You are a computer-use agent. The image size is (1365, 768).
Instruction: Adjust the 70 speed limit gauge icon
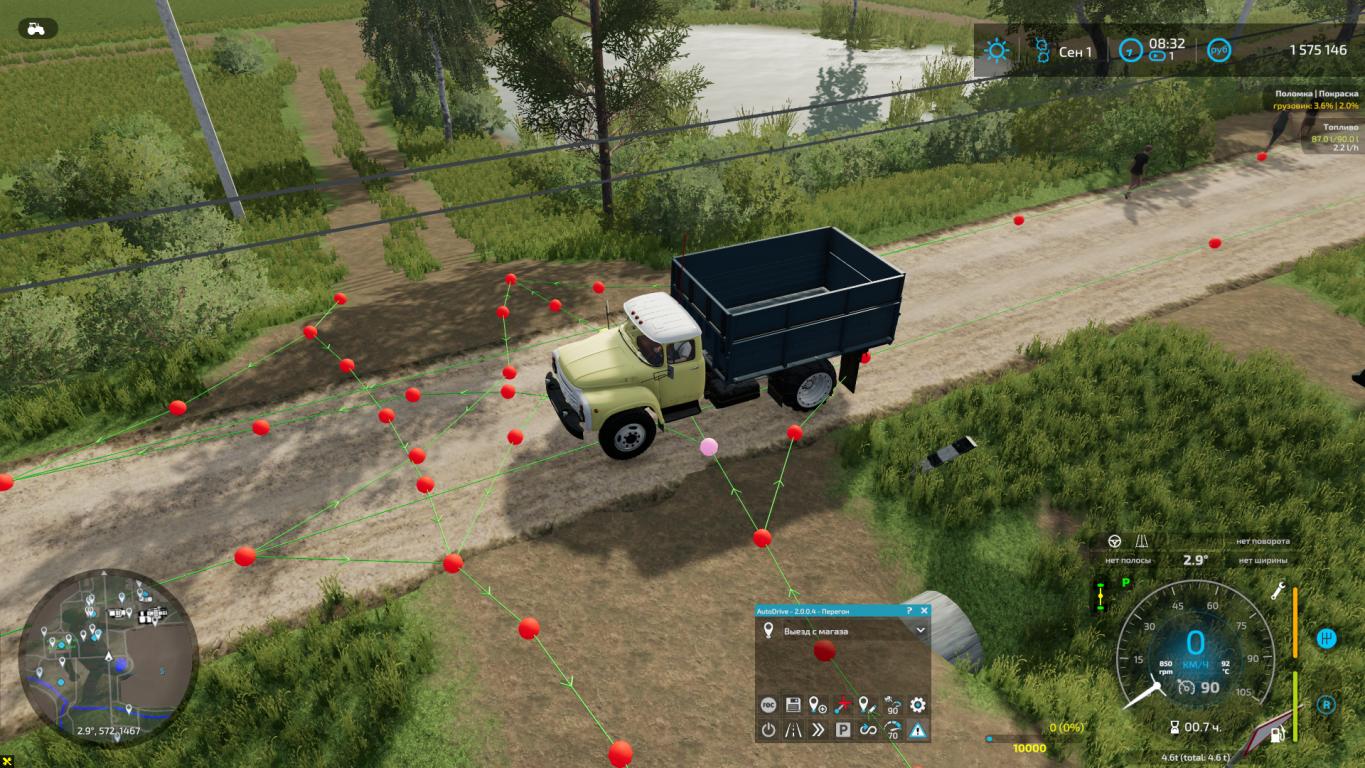click(x=892, y=730)
